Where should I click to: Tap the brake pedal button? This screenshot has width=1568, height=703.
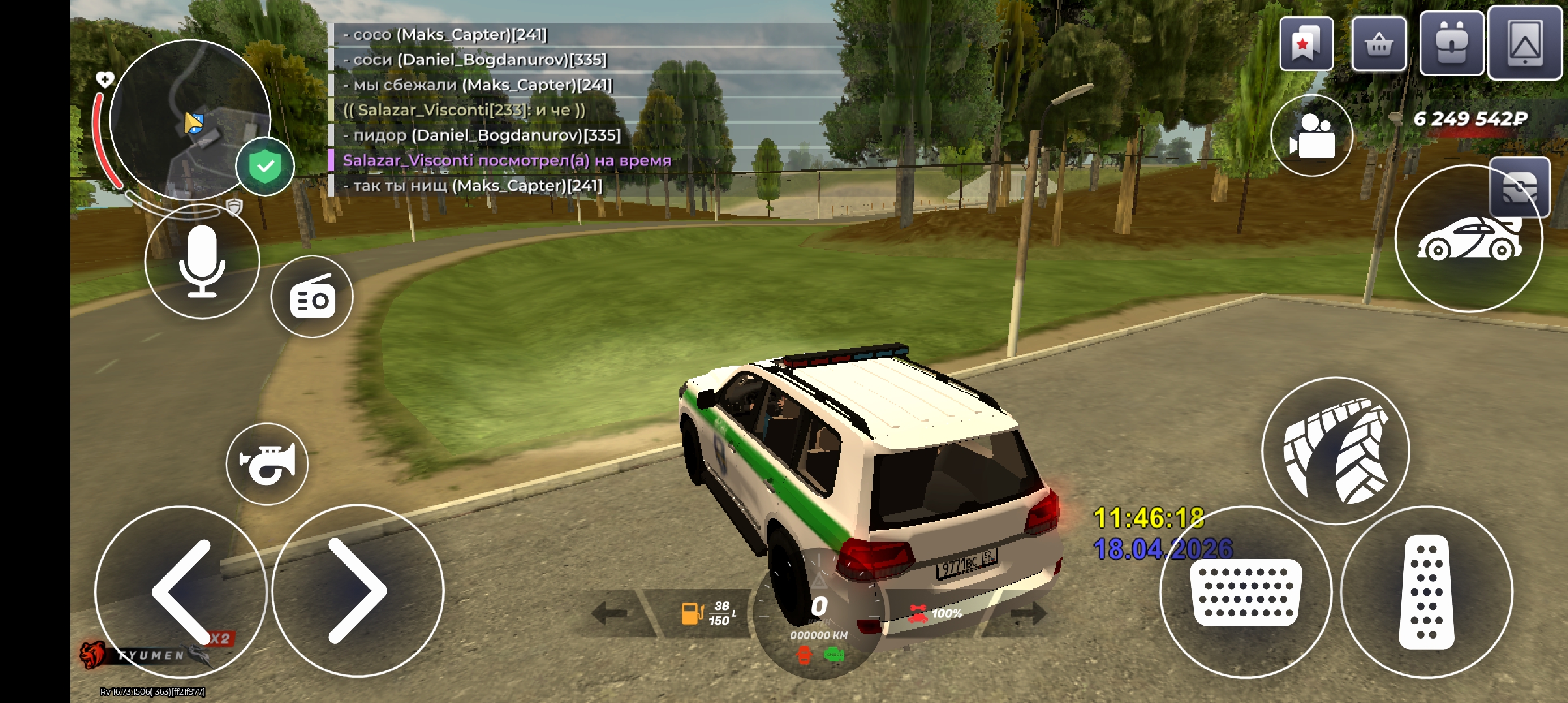[1246, 592]
